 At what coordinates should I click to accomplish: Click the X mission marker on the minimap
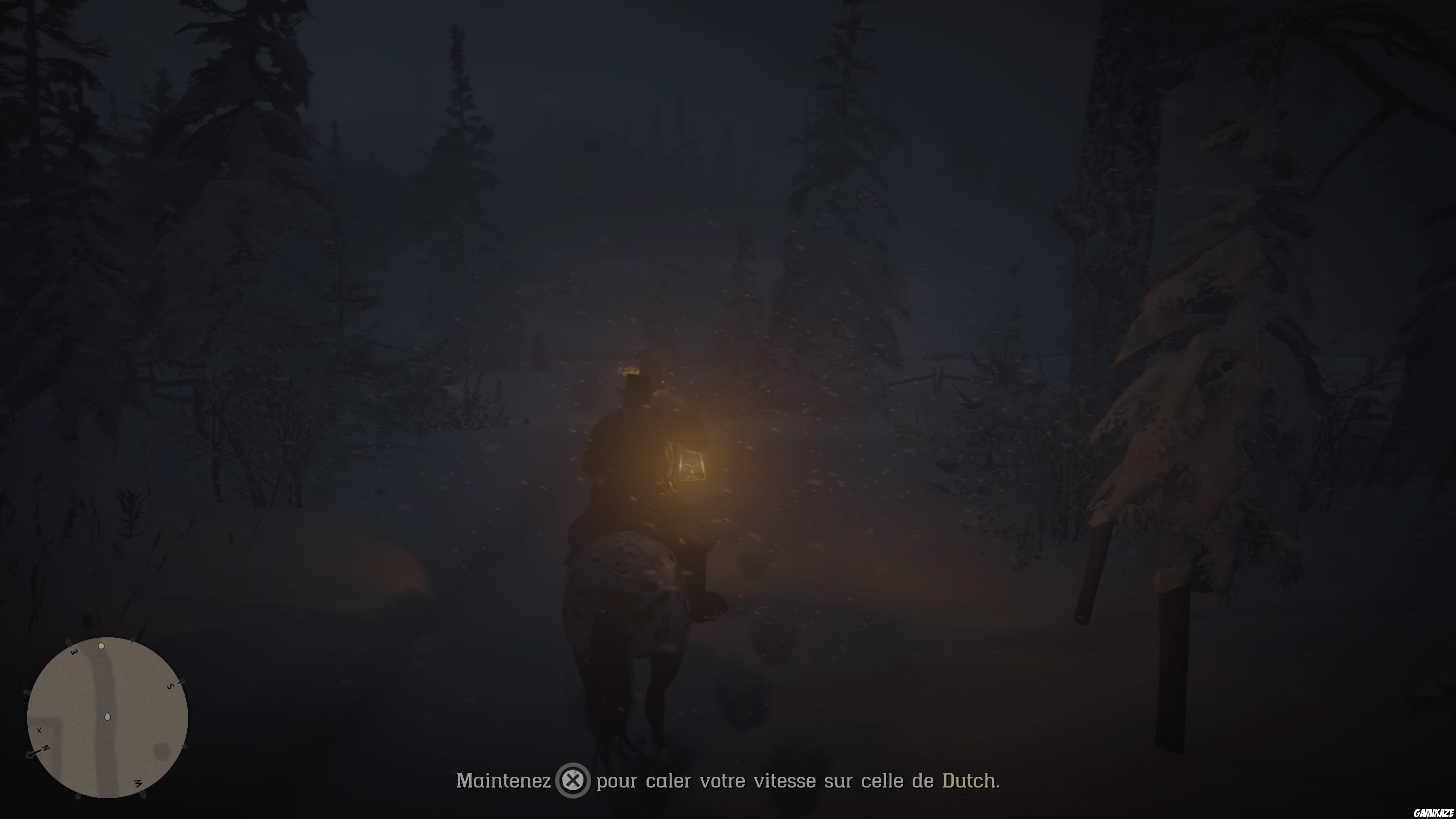coord(39,731)
